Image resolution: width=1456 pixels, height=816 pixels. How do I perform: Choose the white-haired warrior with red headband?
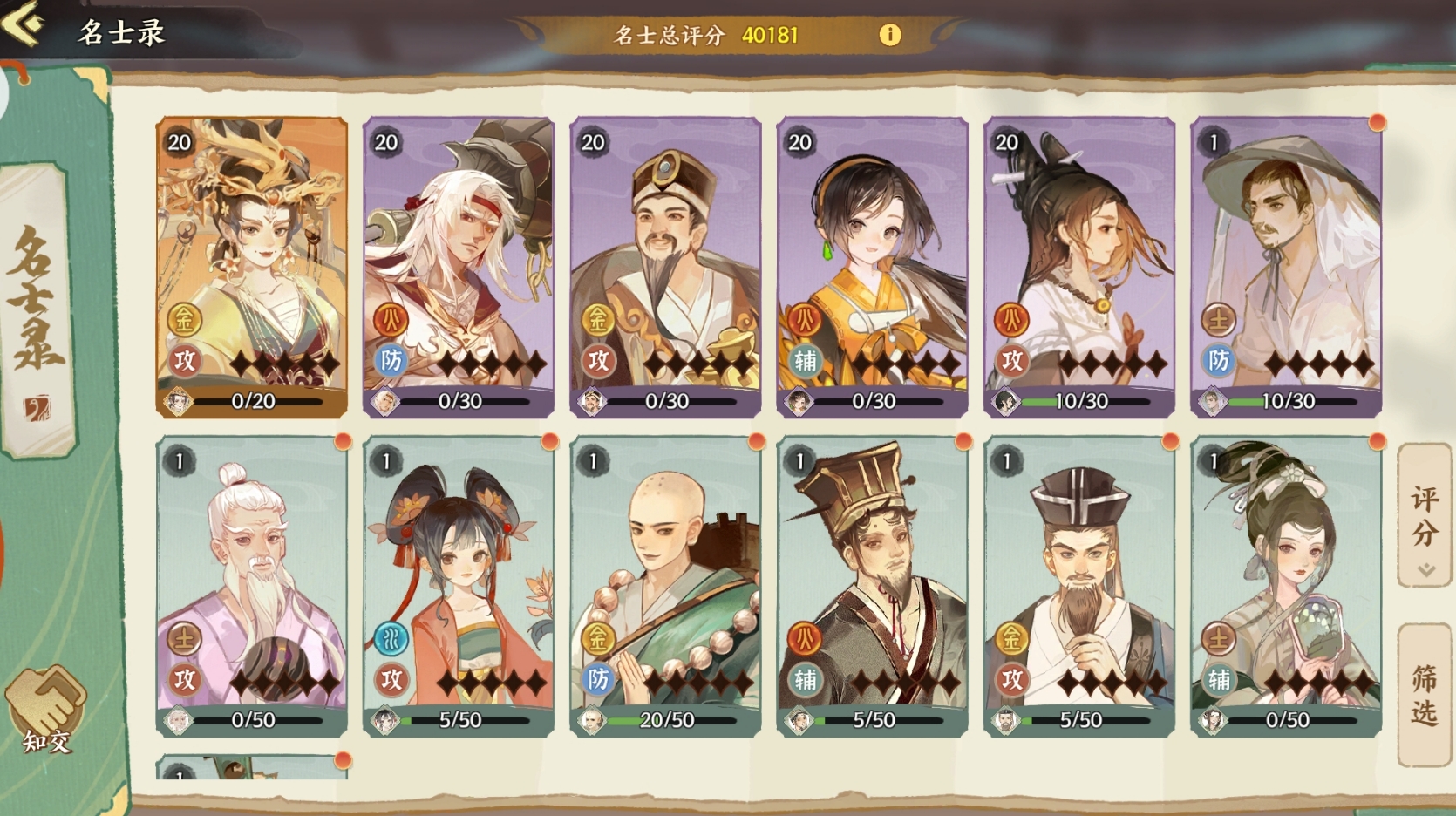459,266
